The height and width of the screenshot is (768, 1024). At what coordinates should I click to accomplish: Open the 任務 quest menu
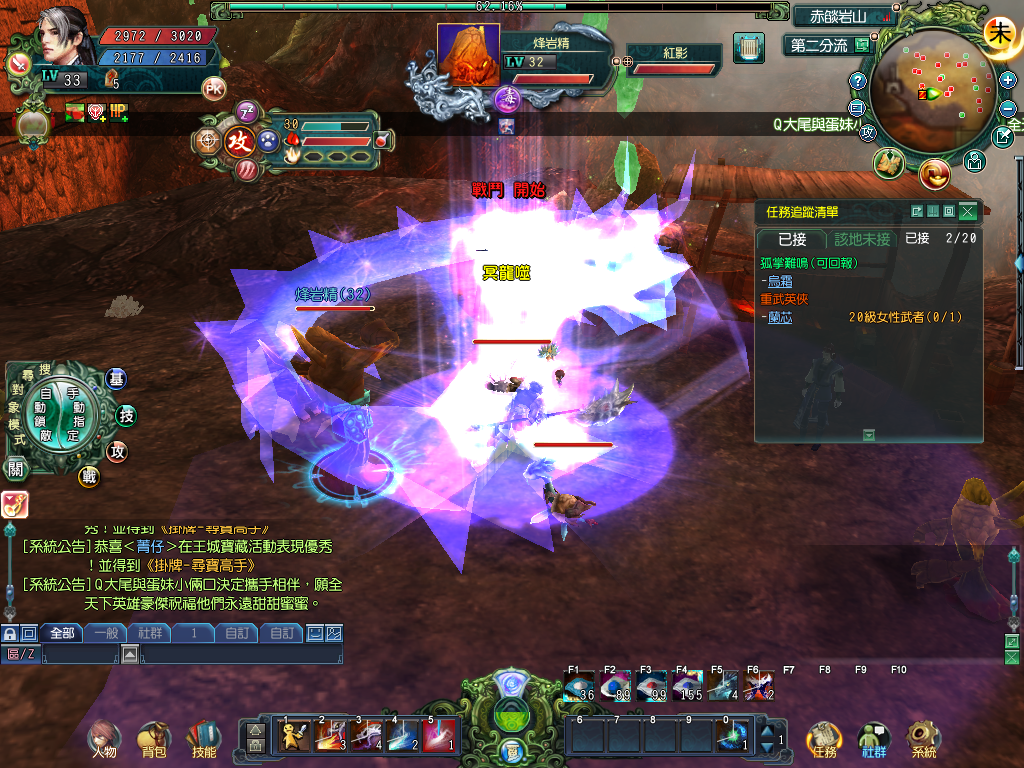(824, 738)
